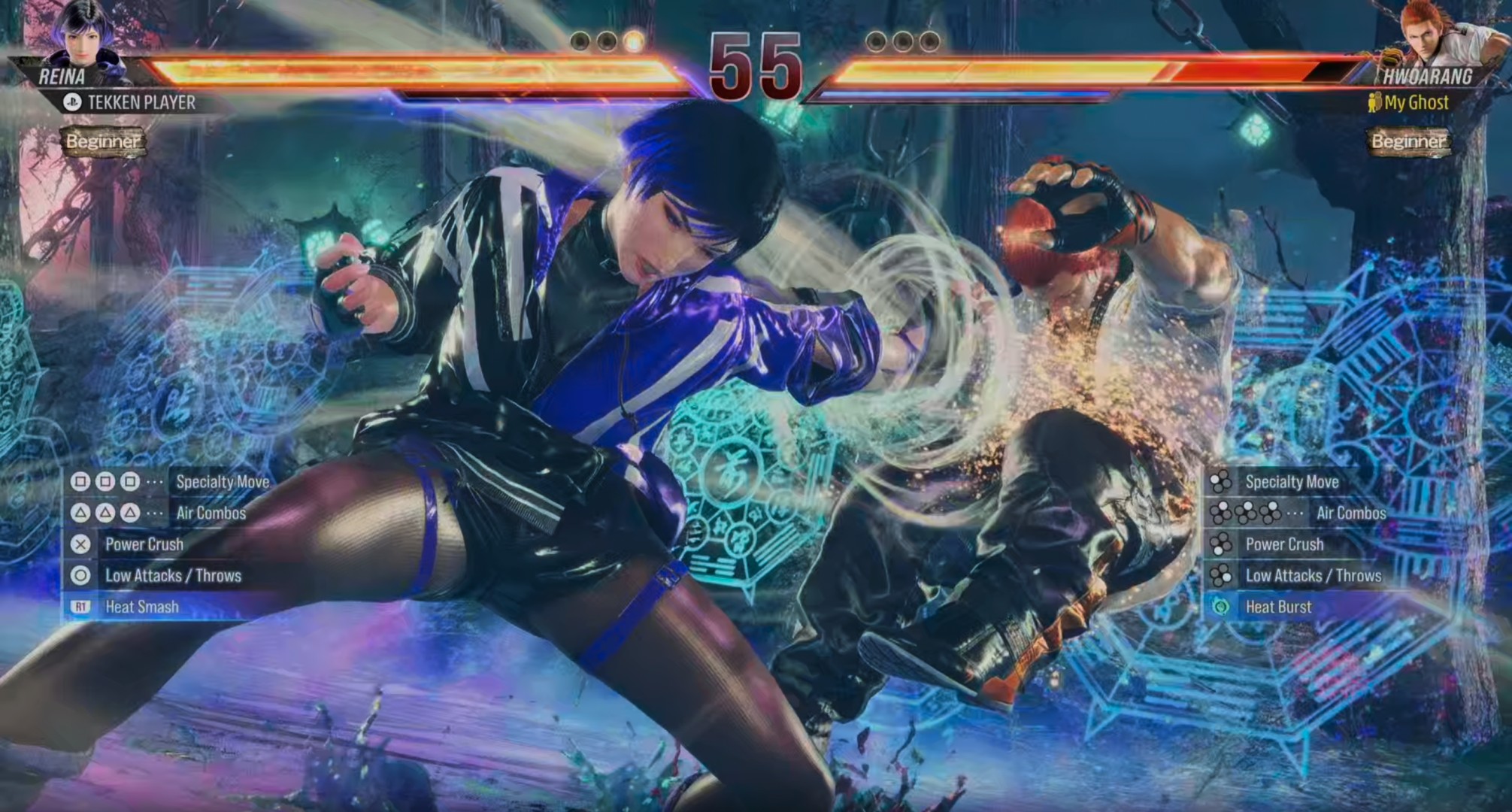The height and width of the screenshot is (812, 1512).
Task: Select the Beginner rank badge under Reina
Action: point(102,141)
